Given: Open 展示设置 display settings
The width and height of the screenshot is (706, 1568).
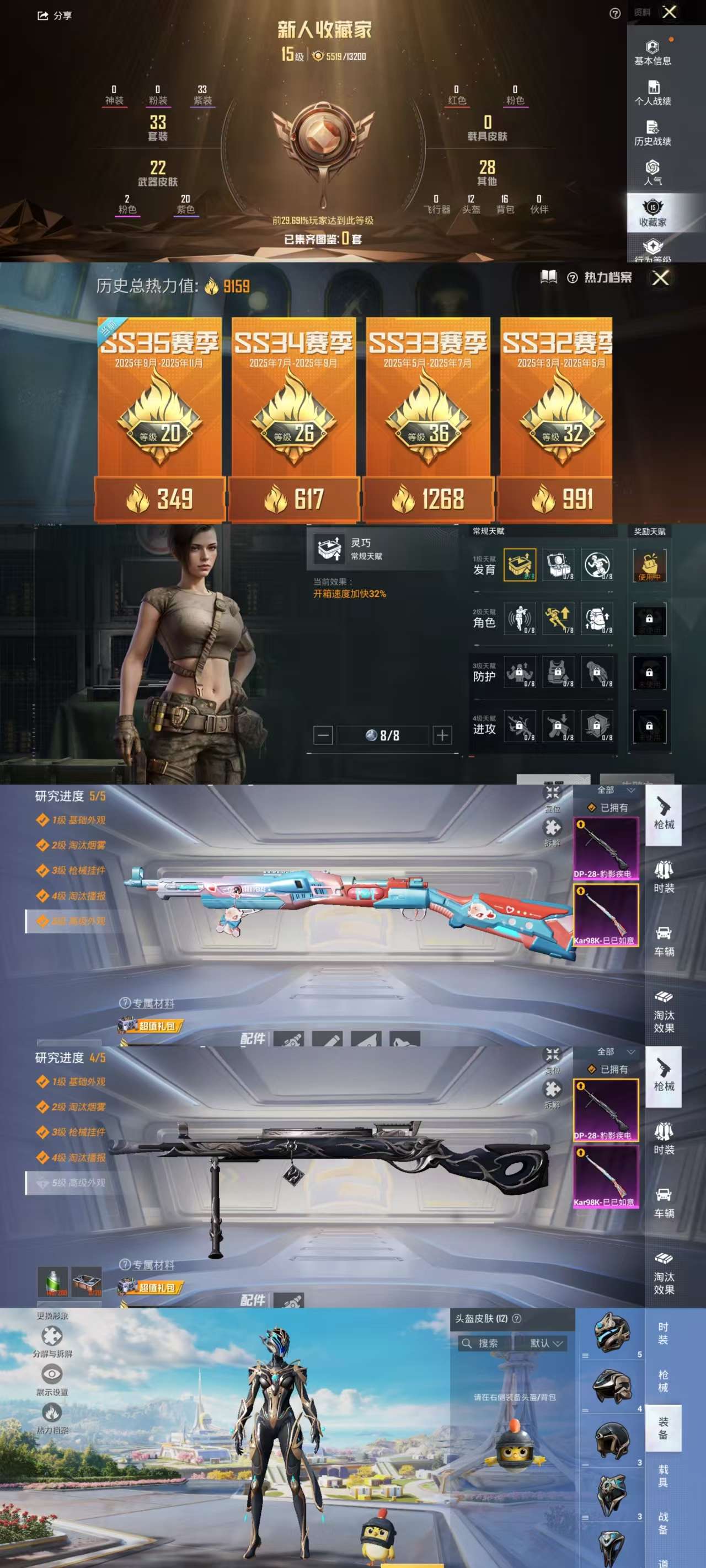Looking at the screenshot, I should tap(52, 1380).
